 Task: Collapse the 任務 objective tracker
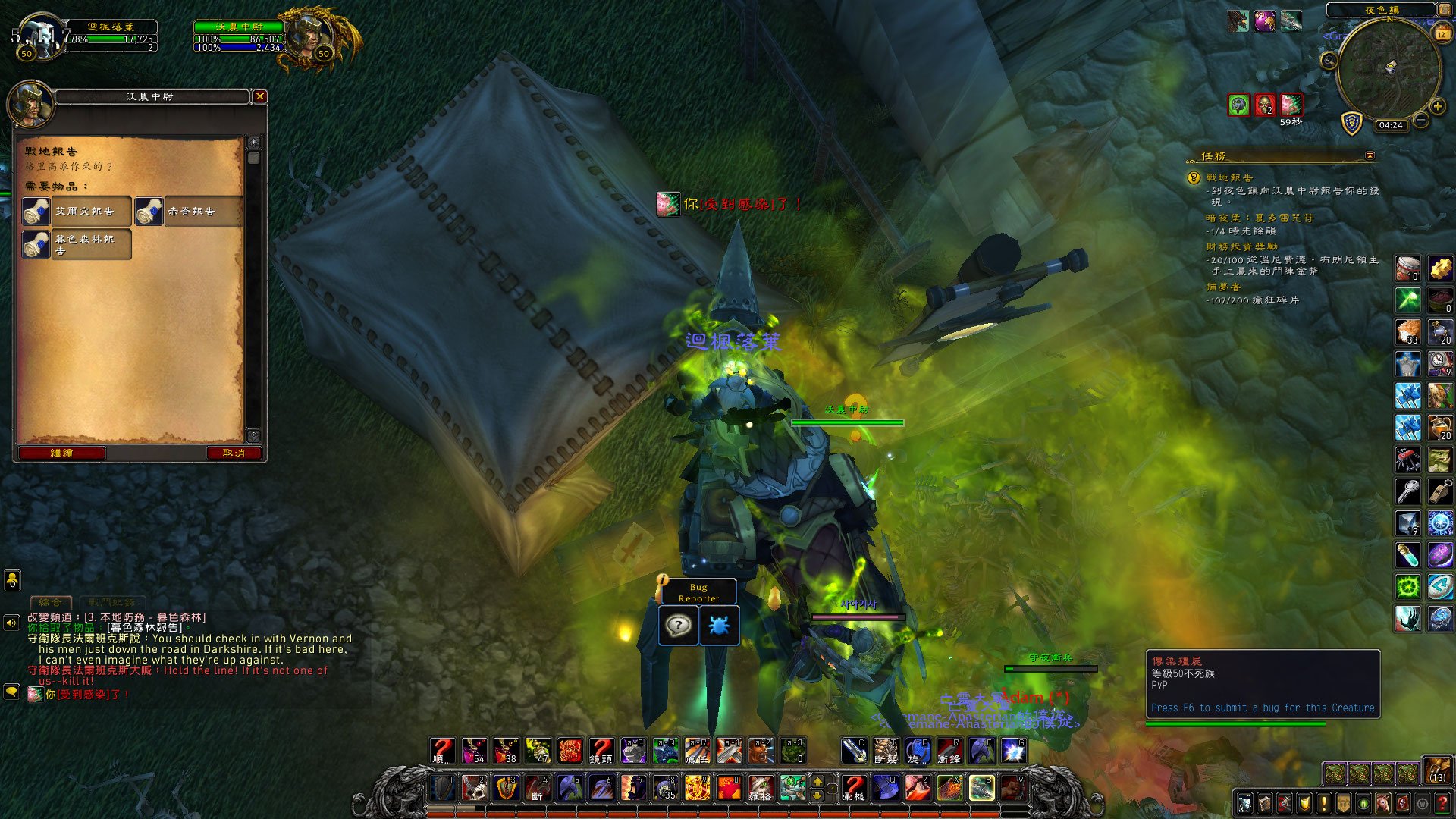point(1370,155)
